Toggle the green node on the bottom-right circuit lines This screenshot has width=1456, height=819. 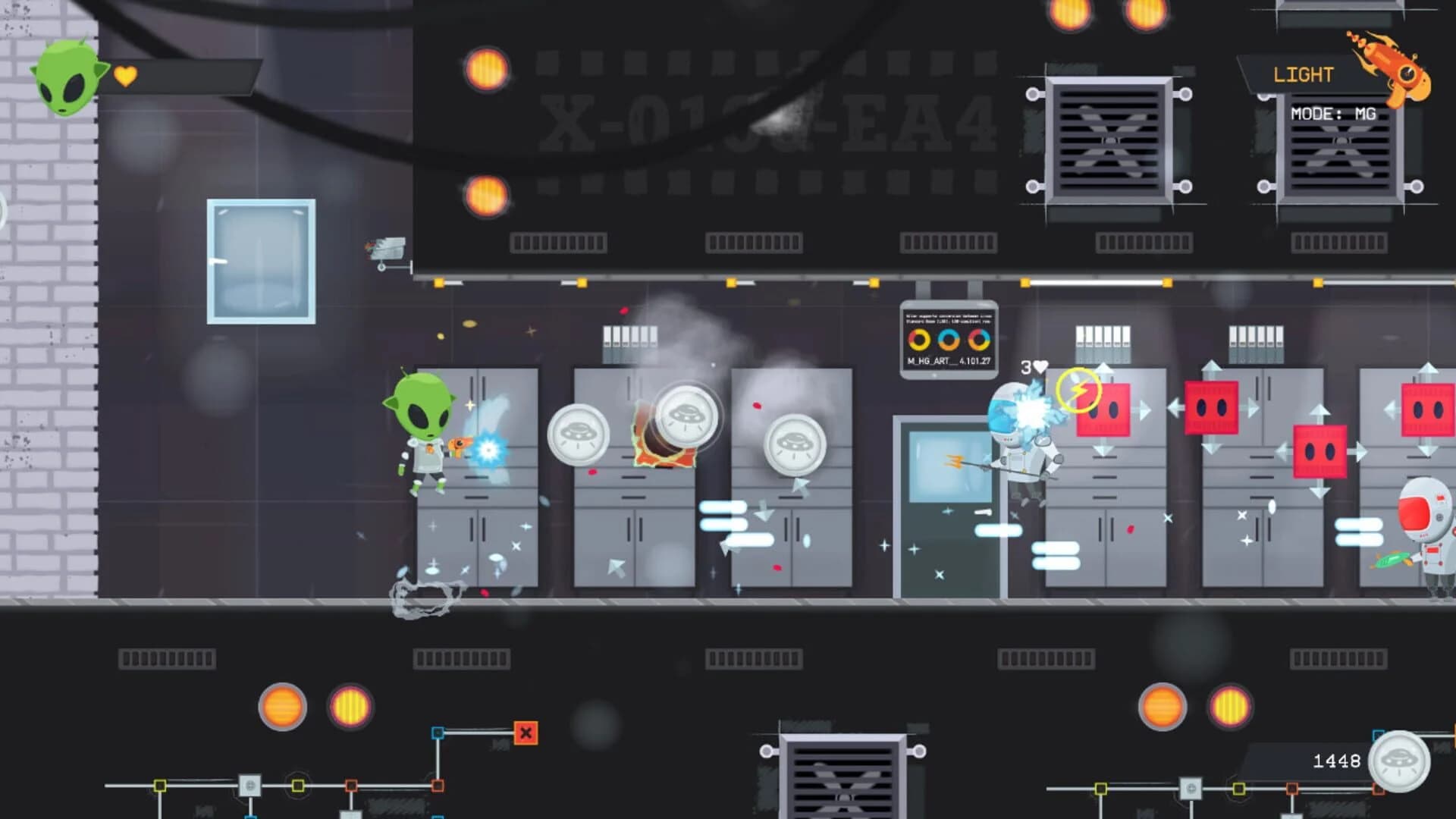[1239, 788]
